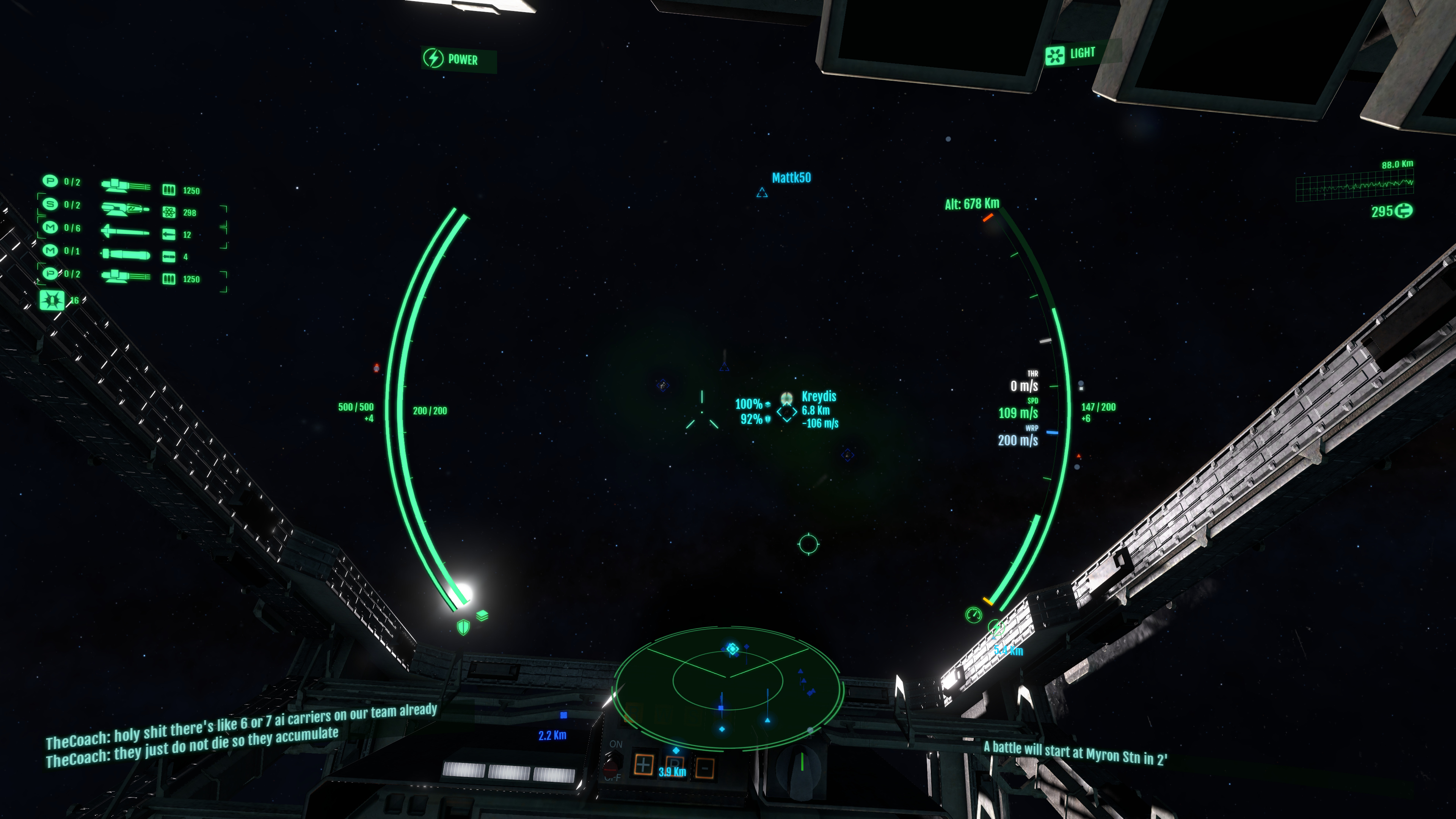
Task: Select the Kreydis target marker
Action: coord(787,412)
